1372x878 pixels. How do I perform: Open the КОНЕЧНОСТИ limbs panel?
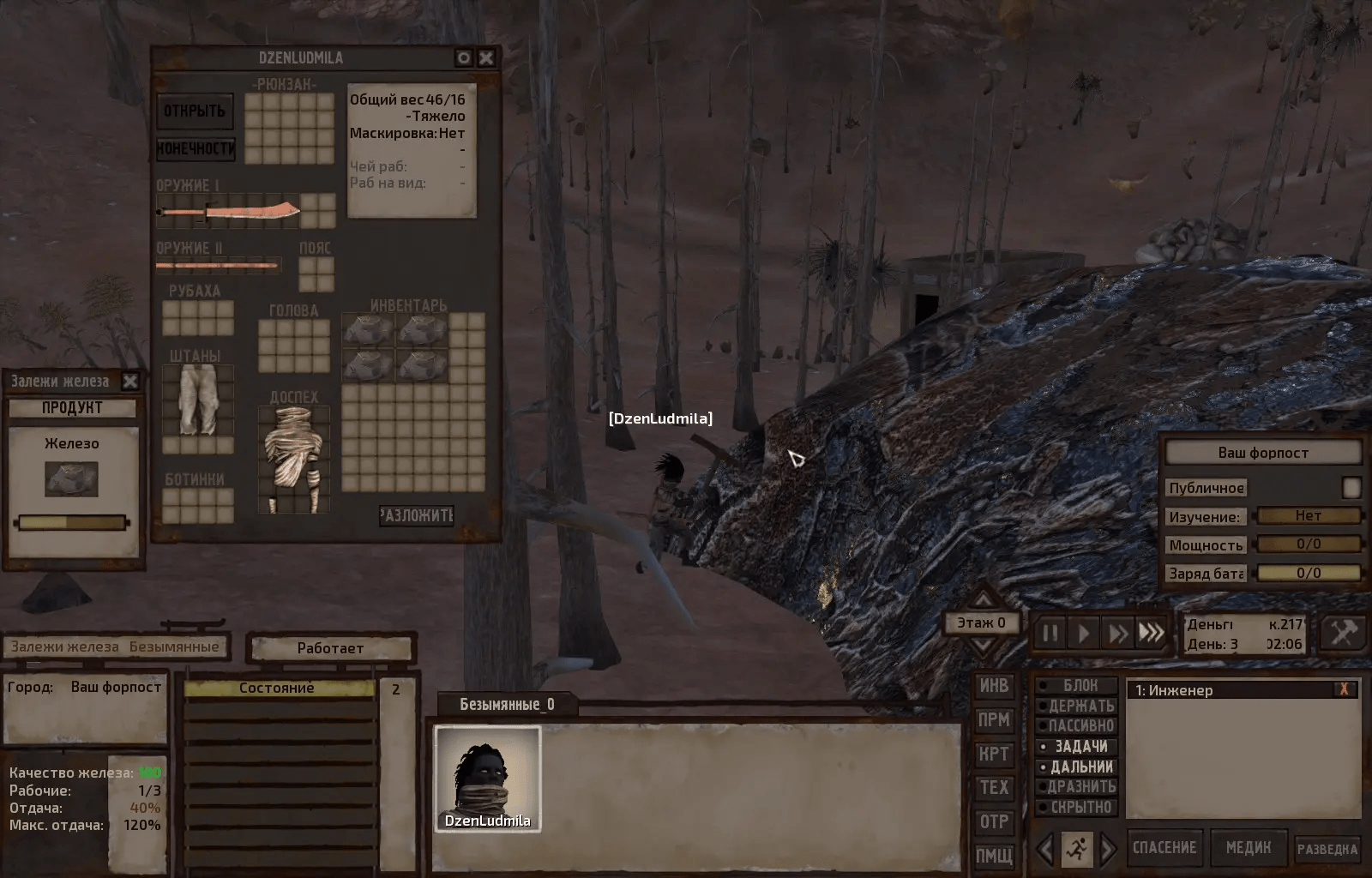point(196,148)
